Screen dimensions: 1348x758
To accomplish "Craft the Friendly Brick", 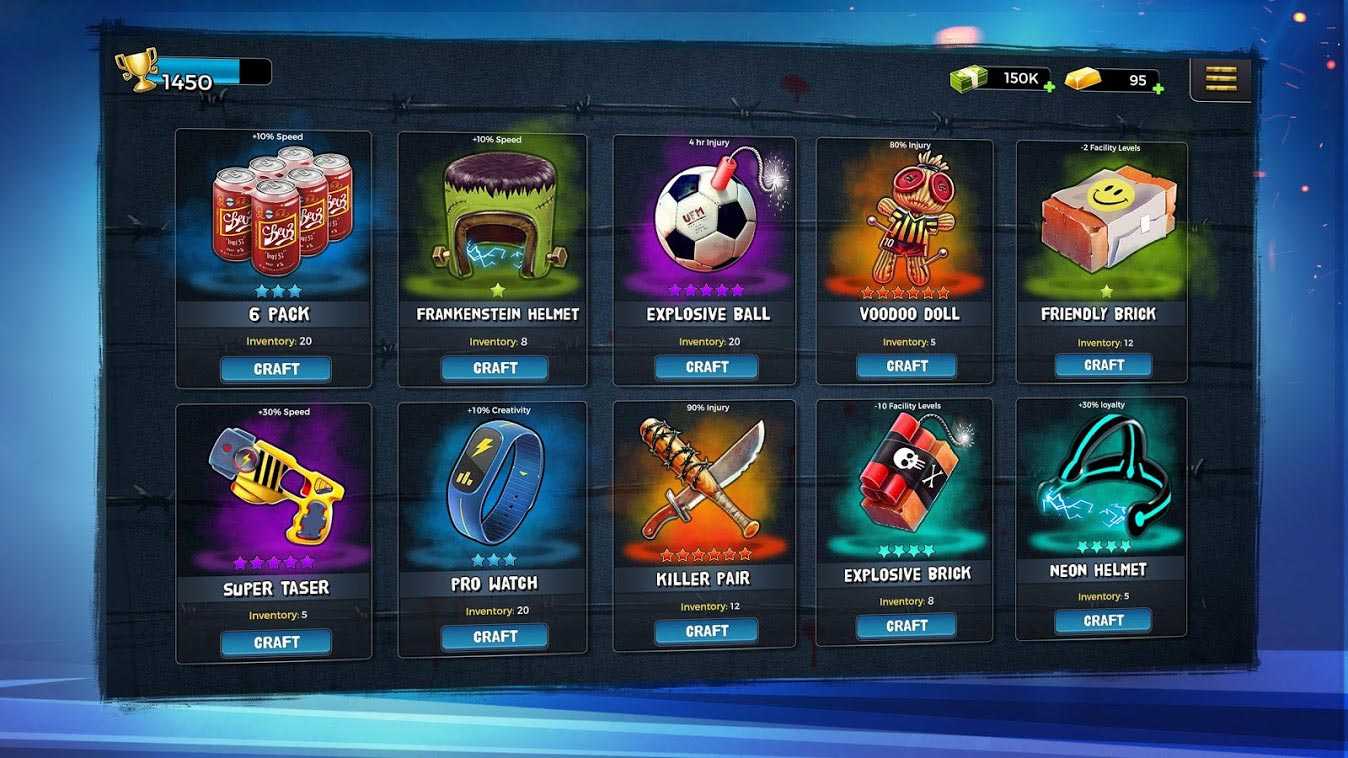I will point(1103,365).
